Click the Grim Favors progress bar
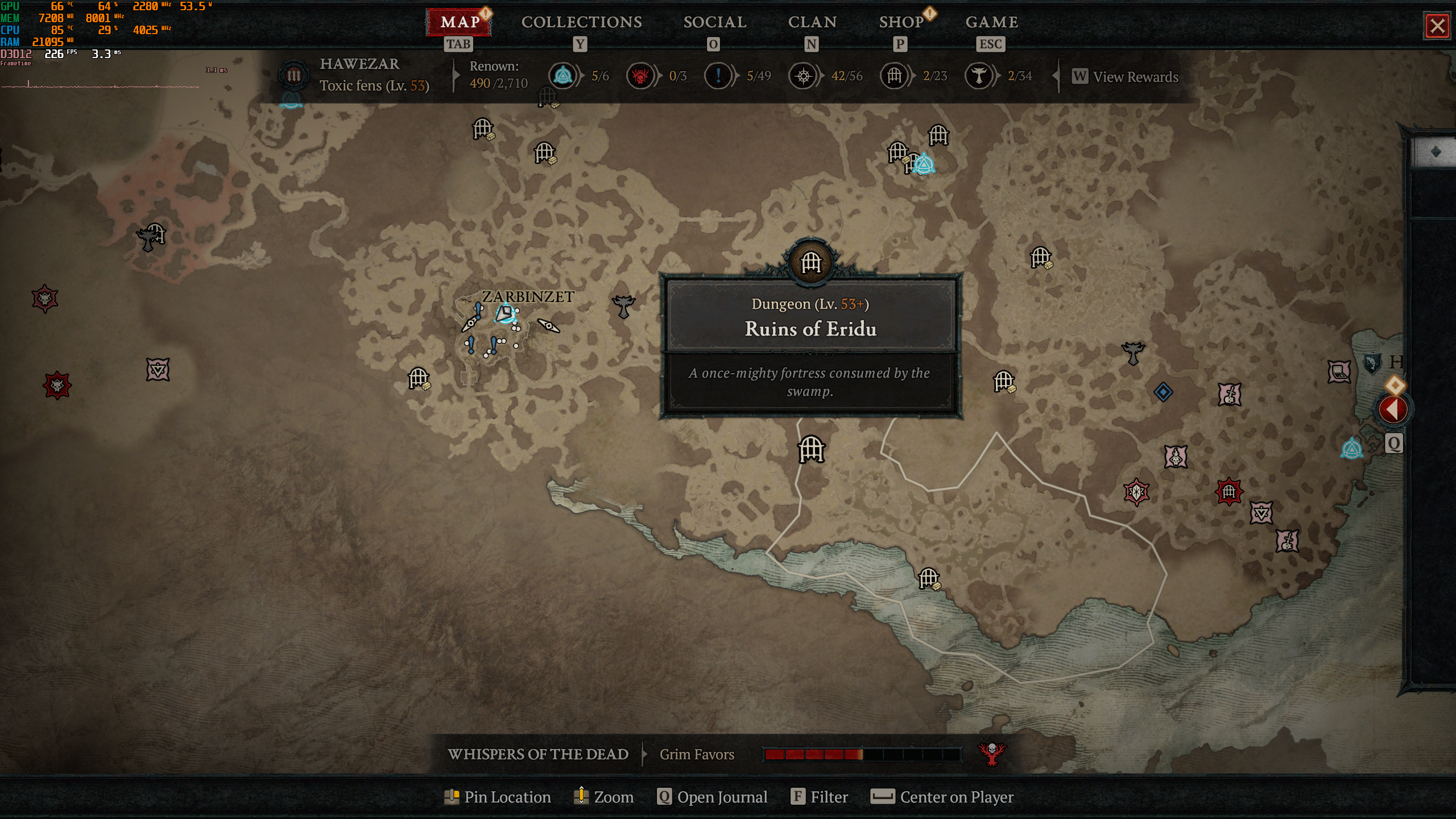 [862, 755]
